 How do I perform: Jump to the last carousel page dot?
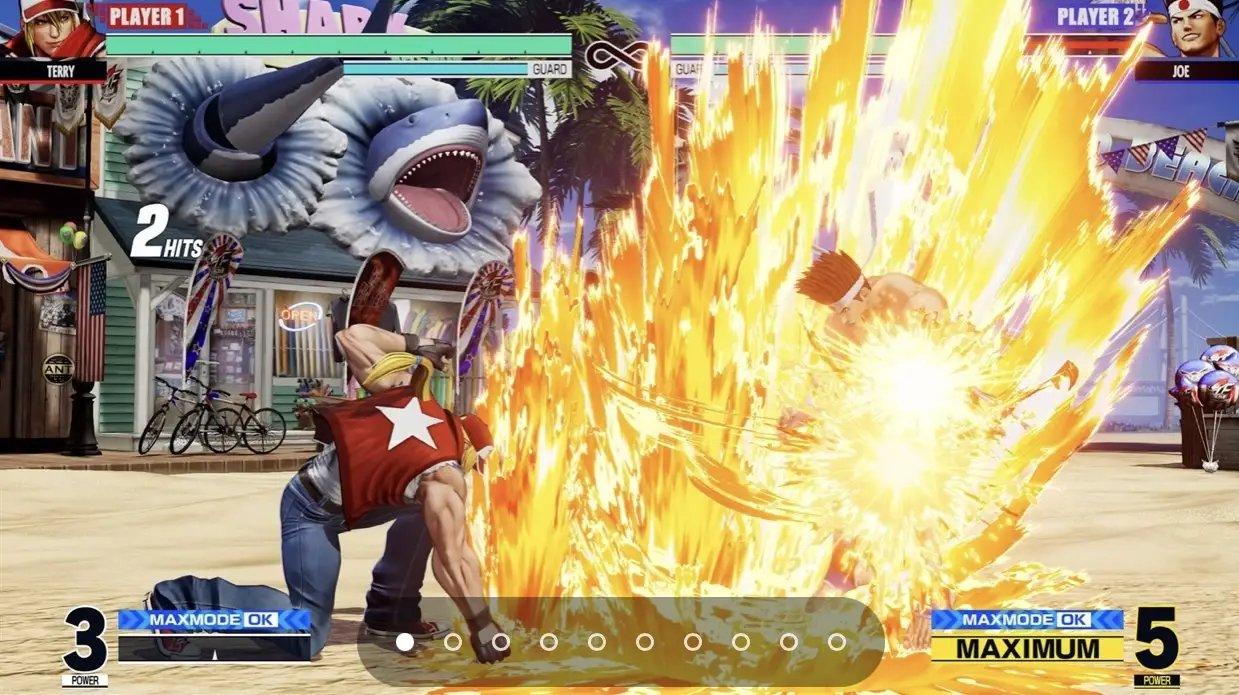pos(836,642)
